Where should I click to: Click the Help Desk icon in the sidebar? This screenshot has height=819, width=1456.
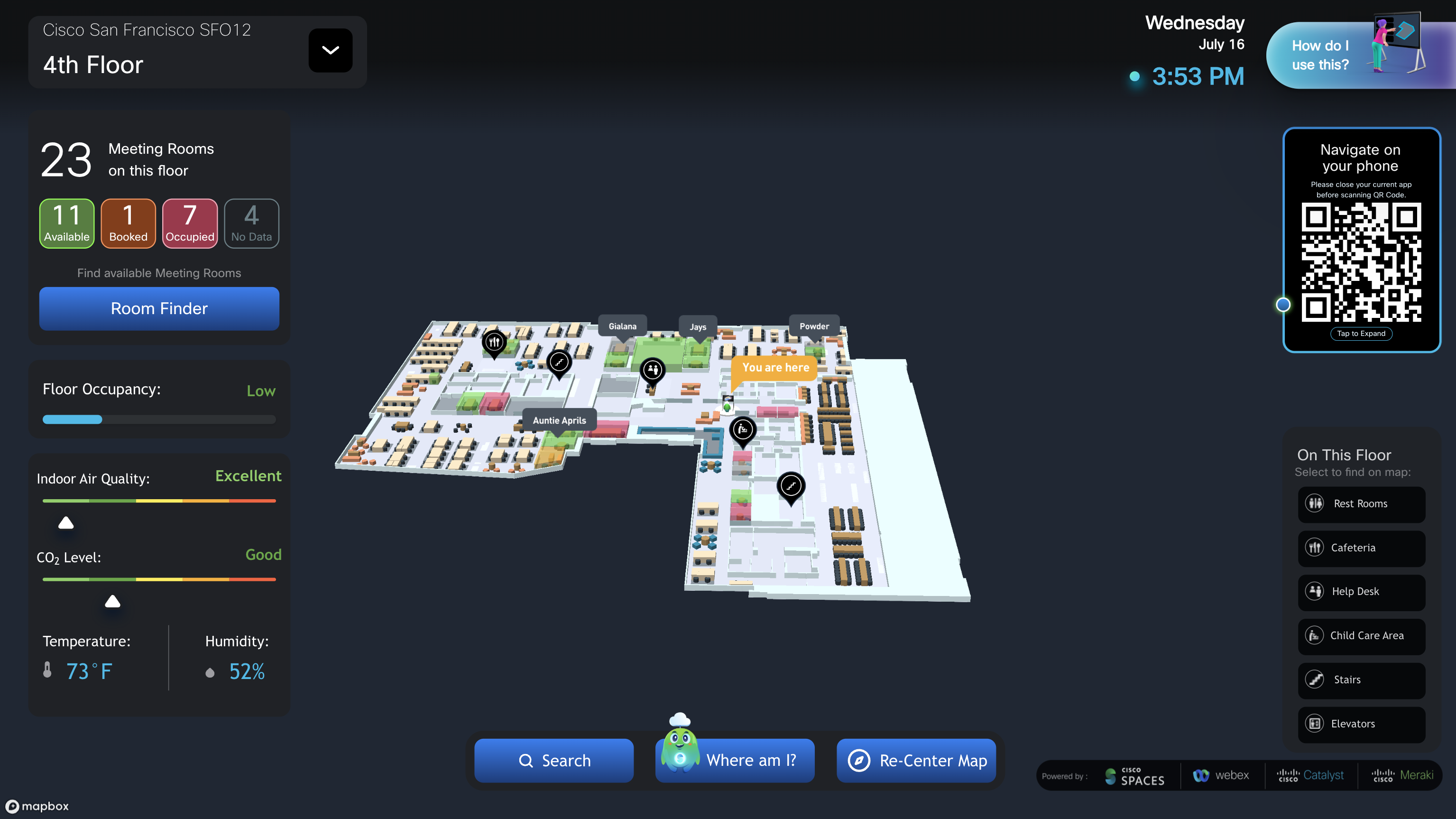click(x=1314, y=592)
